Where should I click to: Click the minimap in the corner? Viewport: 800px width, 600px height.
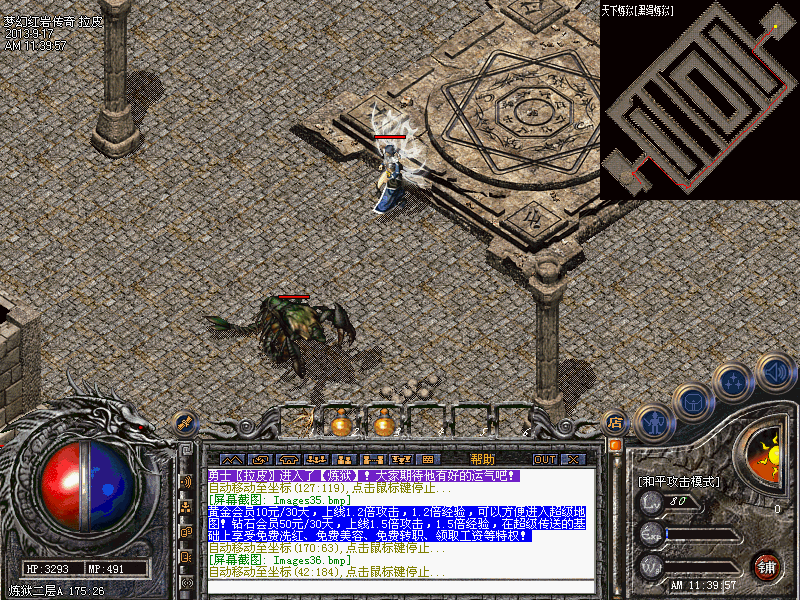point(699,96)
